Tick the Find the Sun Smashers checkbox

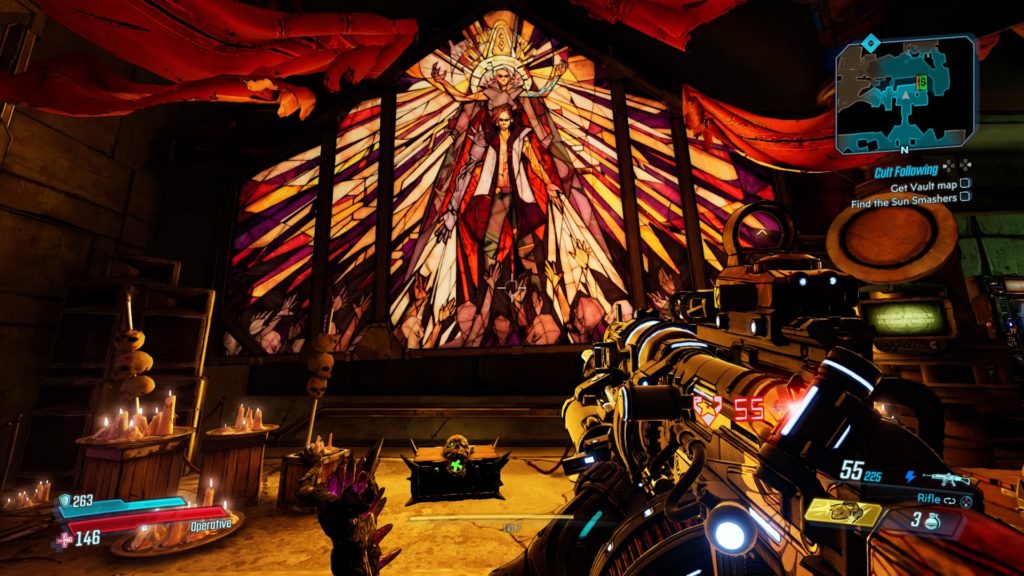[965, 198]
